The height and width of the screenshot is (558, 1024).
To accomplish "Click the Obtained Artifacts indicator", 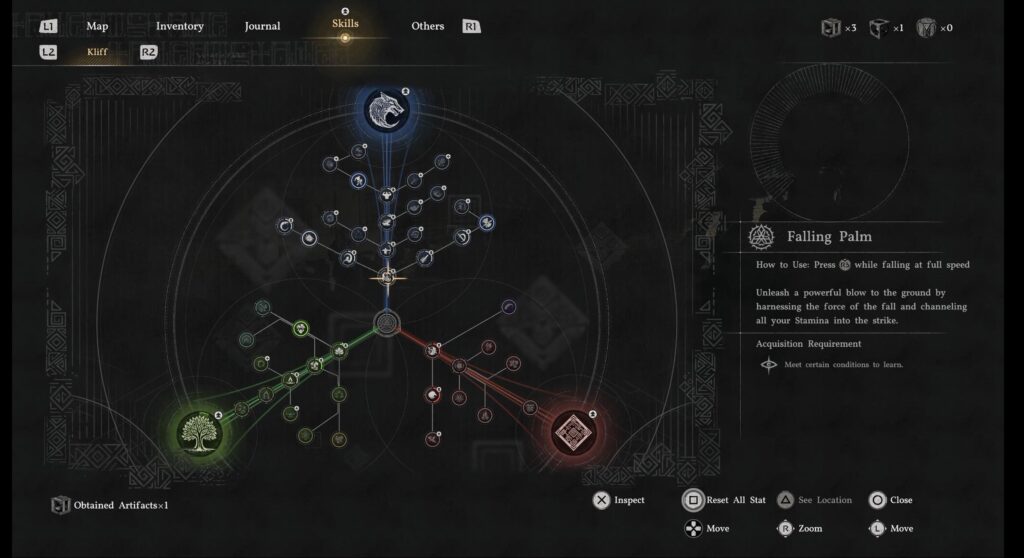I will pos(110,505).
